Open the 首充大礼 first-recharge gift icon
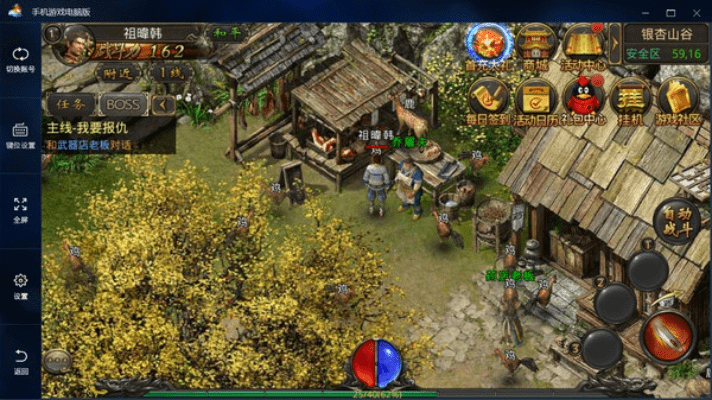Screen dimensions: 712x400 (x=488, y=42)
